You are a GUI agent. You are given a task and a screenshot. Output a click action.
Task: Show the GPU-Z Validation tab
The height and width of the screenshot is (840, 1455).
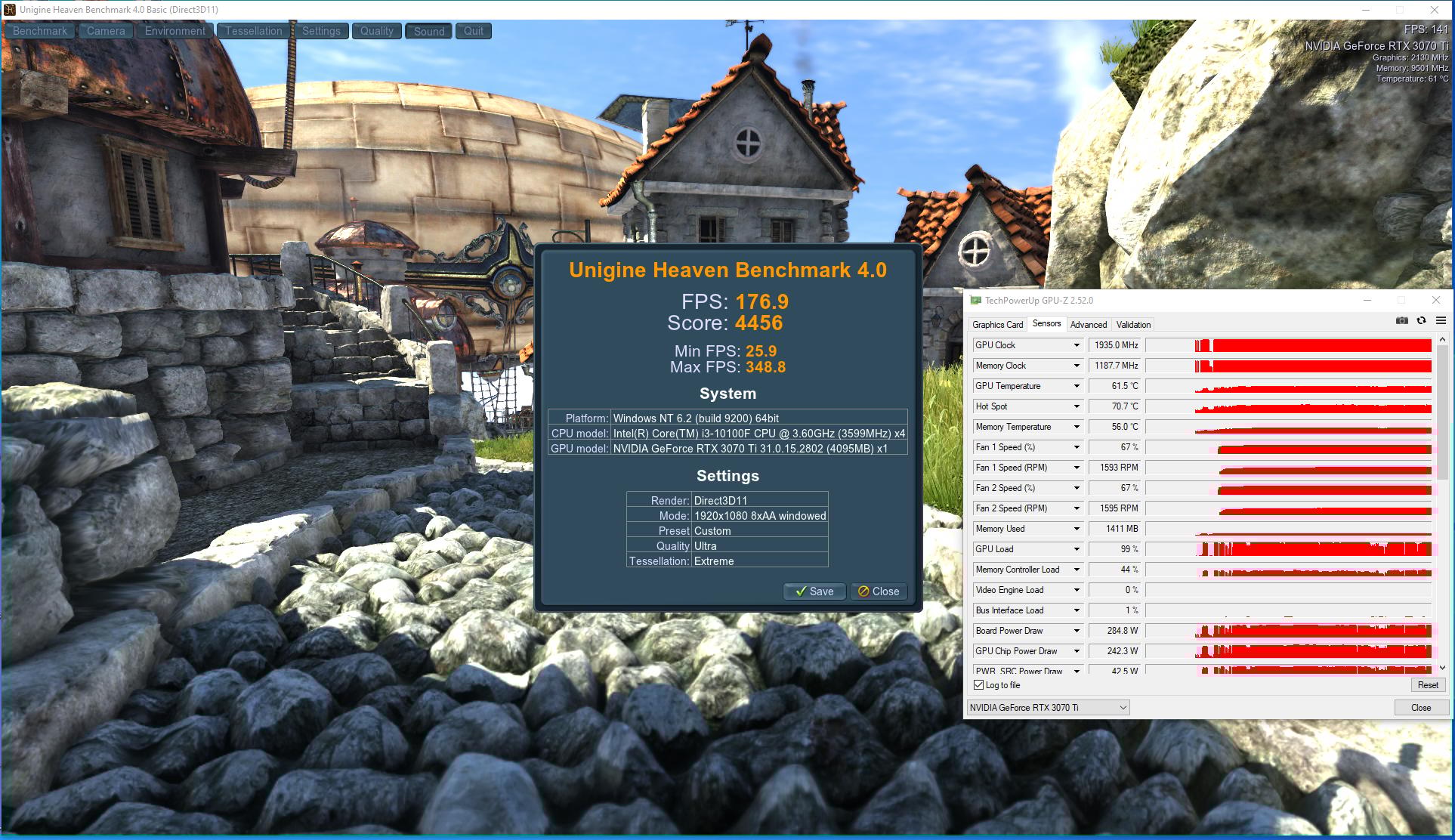[1133, 325]
